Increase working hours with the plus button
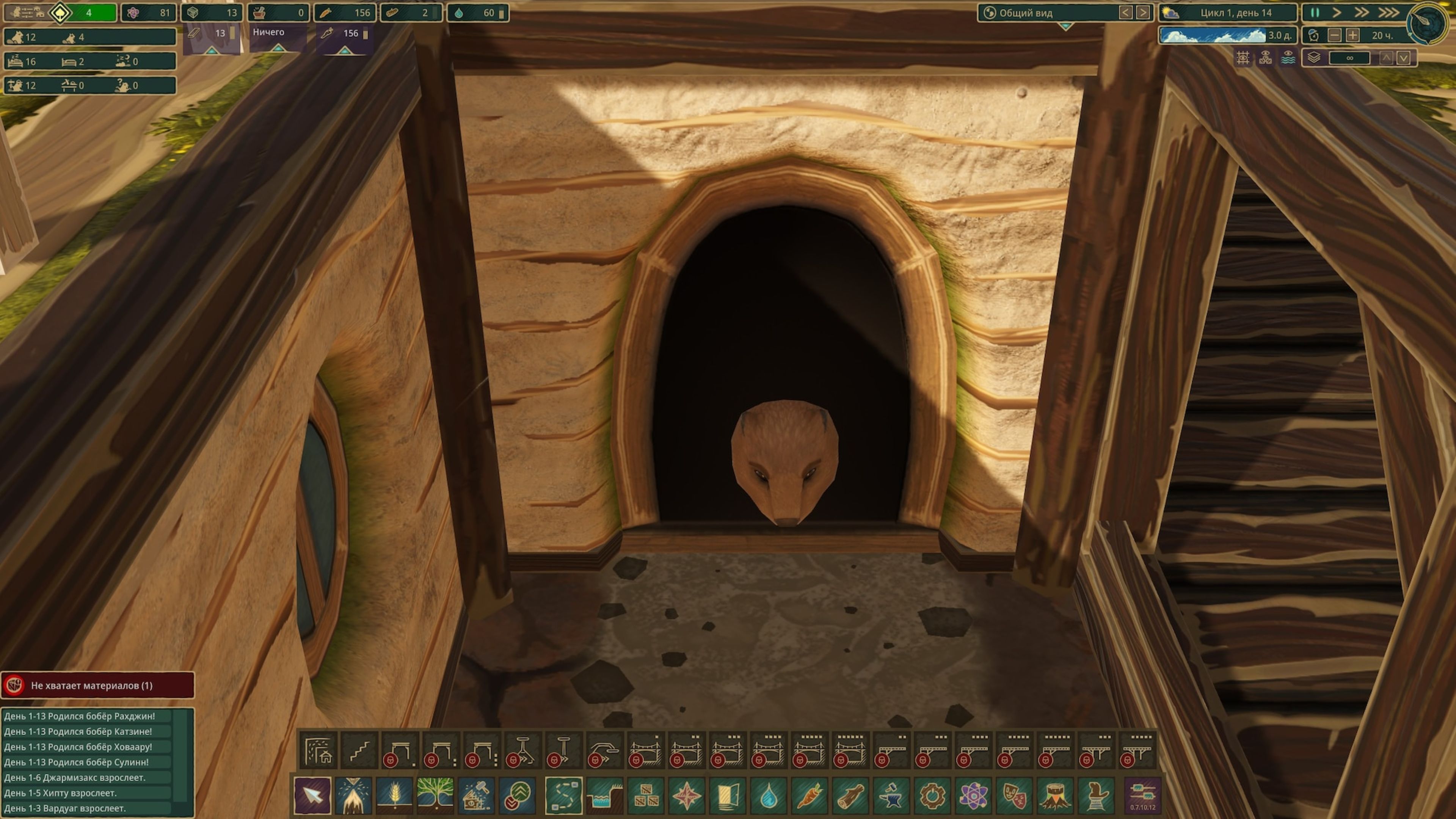The image size is (1456, 819). 1352,36
